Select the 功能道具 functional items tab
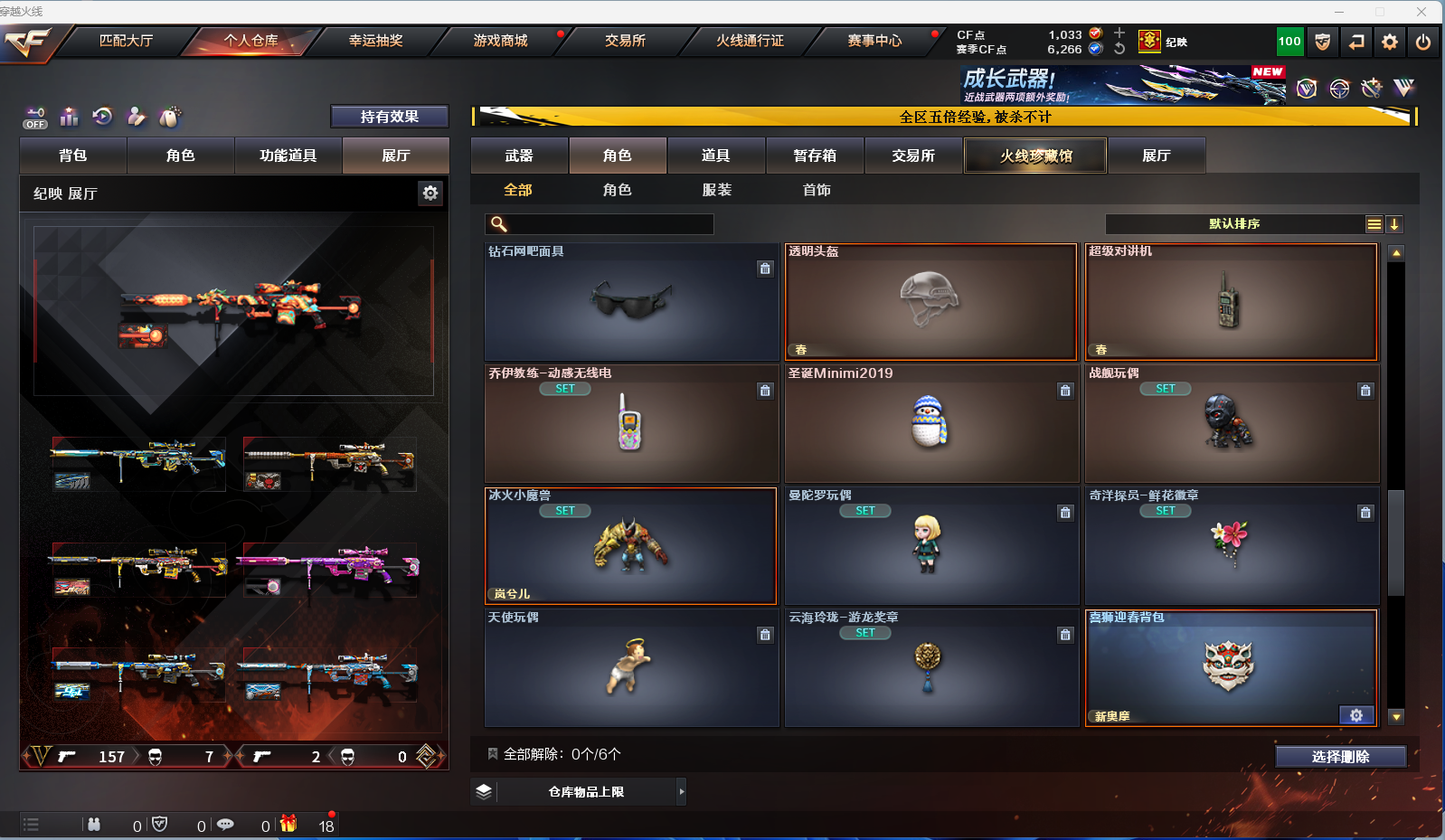This screenshot has width=1445, height=840. point(288,156)
